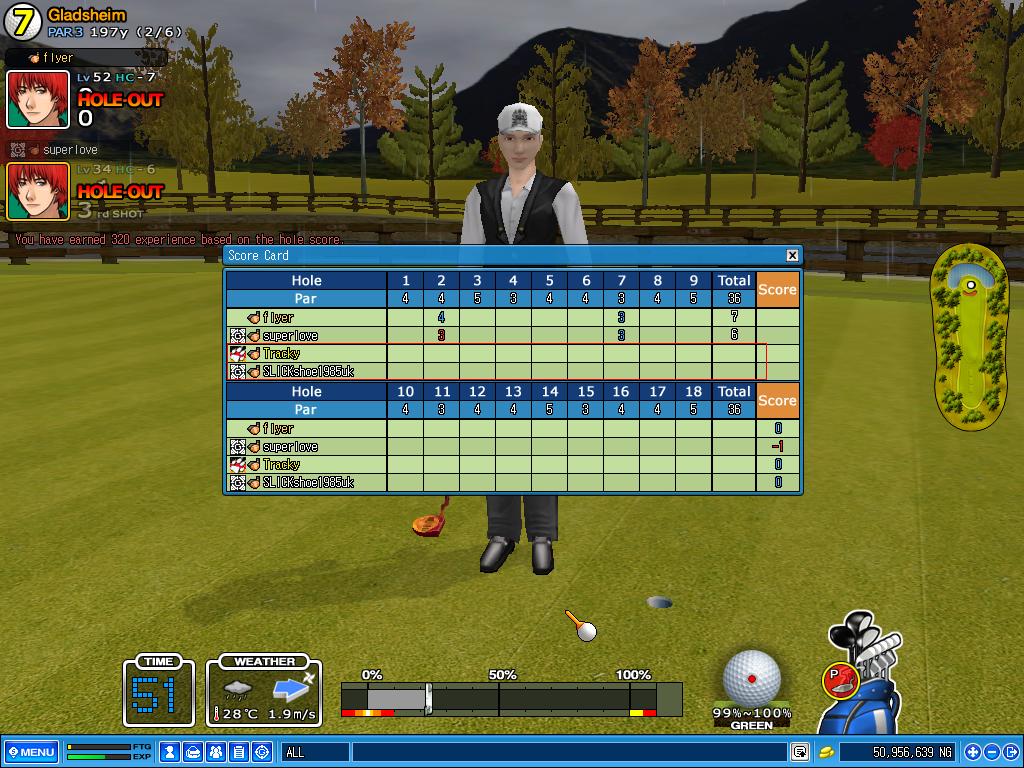Select superlove's player portrait

(38, 191)
